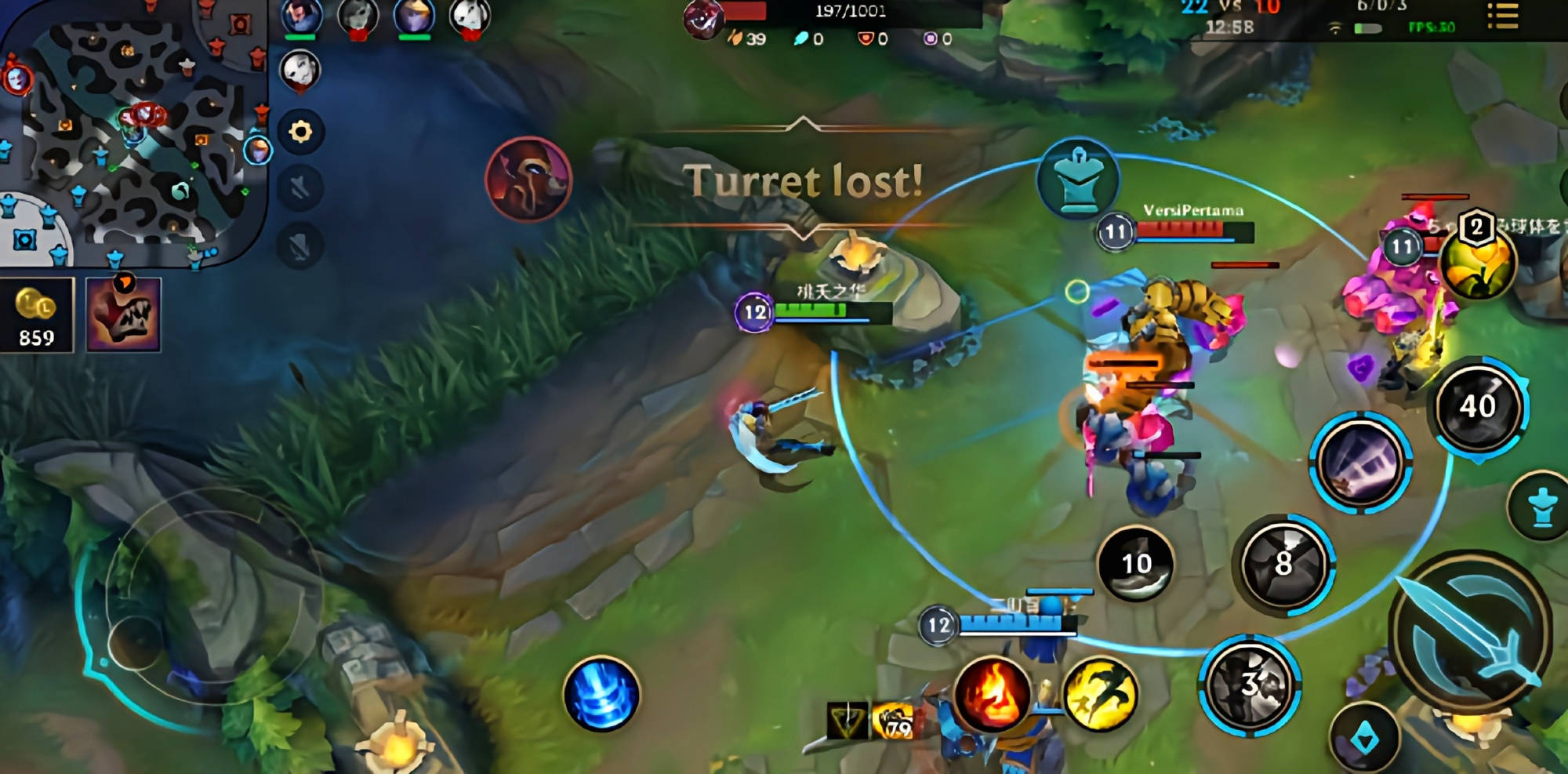Screen dimensions: 1568x774
Task: Open the yellow list menu icon
Action: 1502,16
